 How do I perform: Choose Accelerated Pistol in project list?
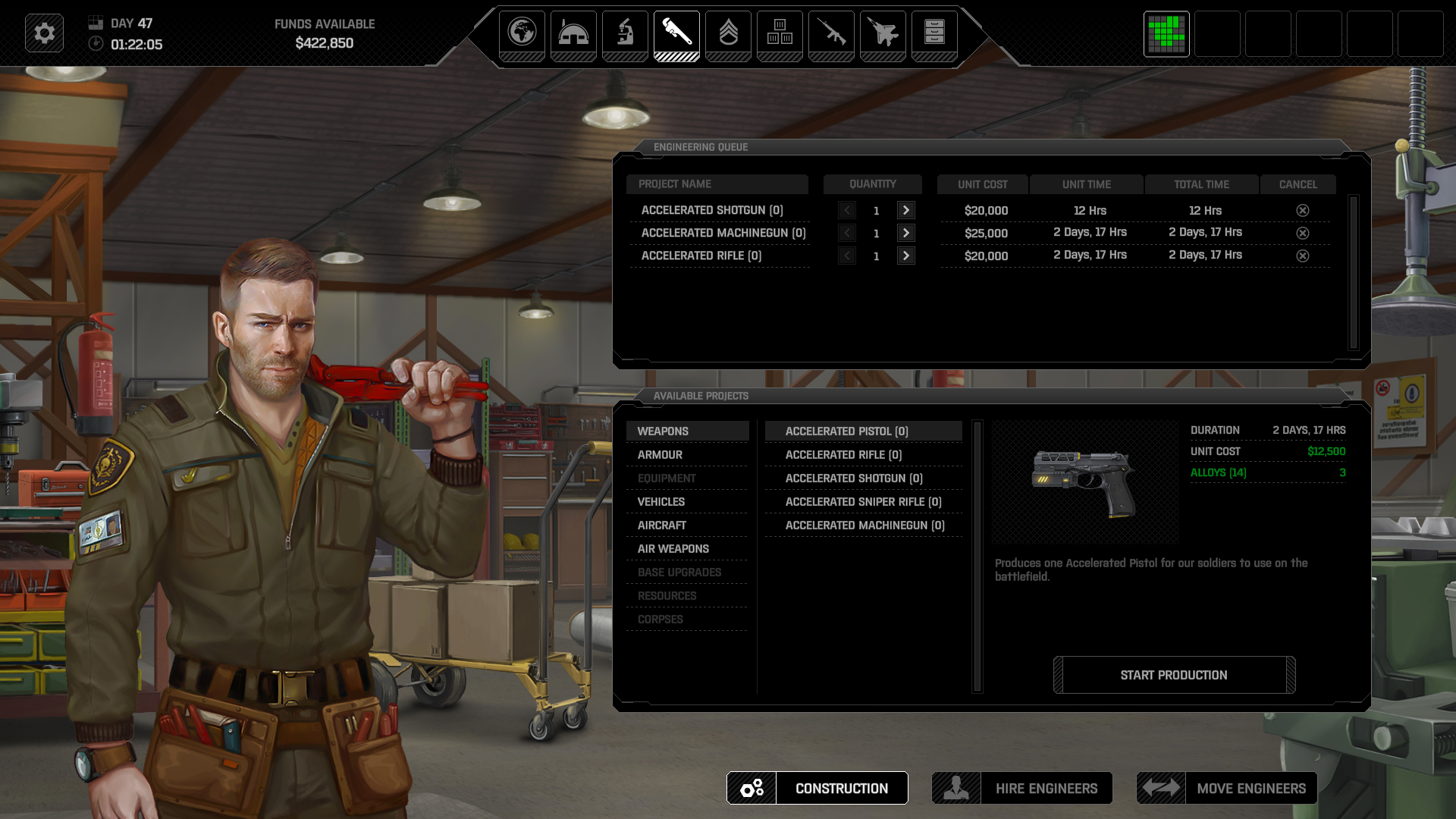pos(846,431)
